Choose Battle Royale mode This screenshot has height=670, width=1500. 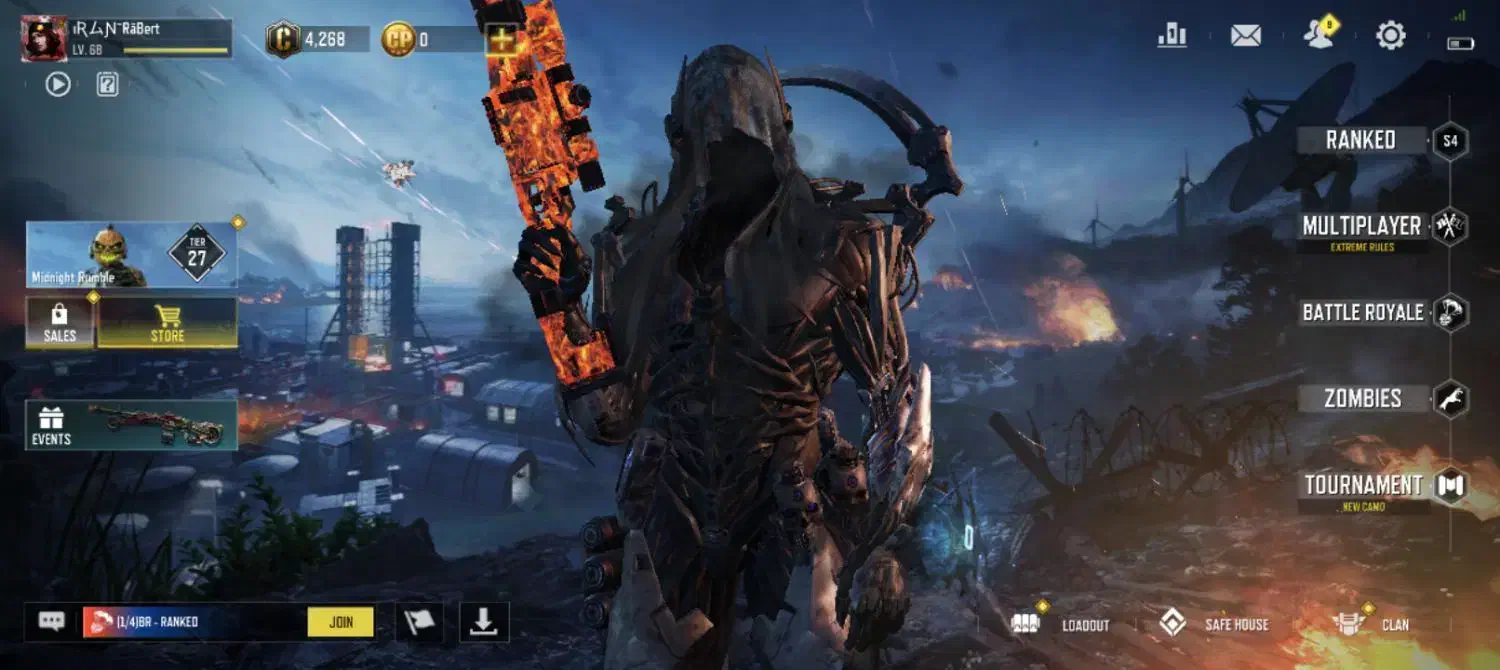pos(1362,312)
